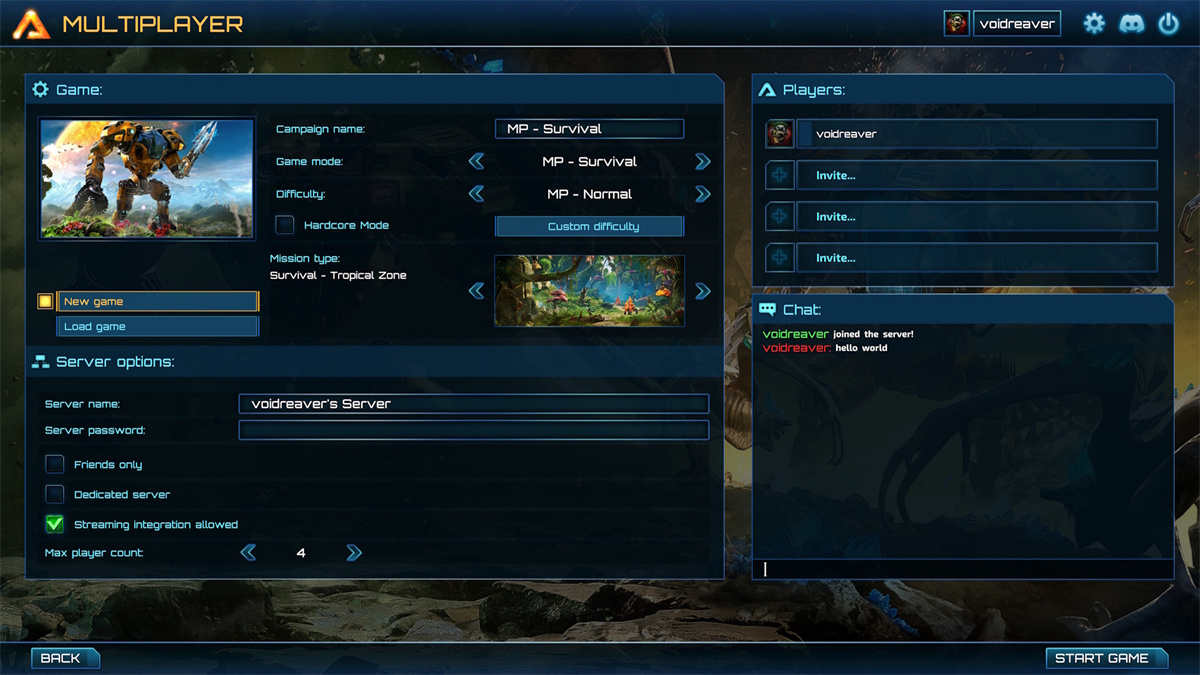Disable Streaming integration allowed

pos(55,524)
